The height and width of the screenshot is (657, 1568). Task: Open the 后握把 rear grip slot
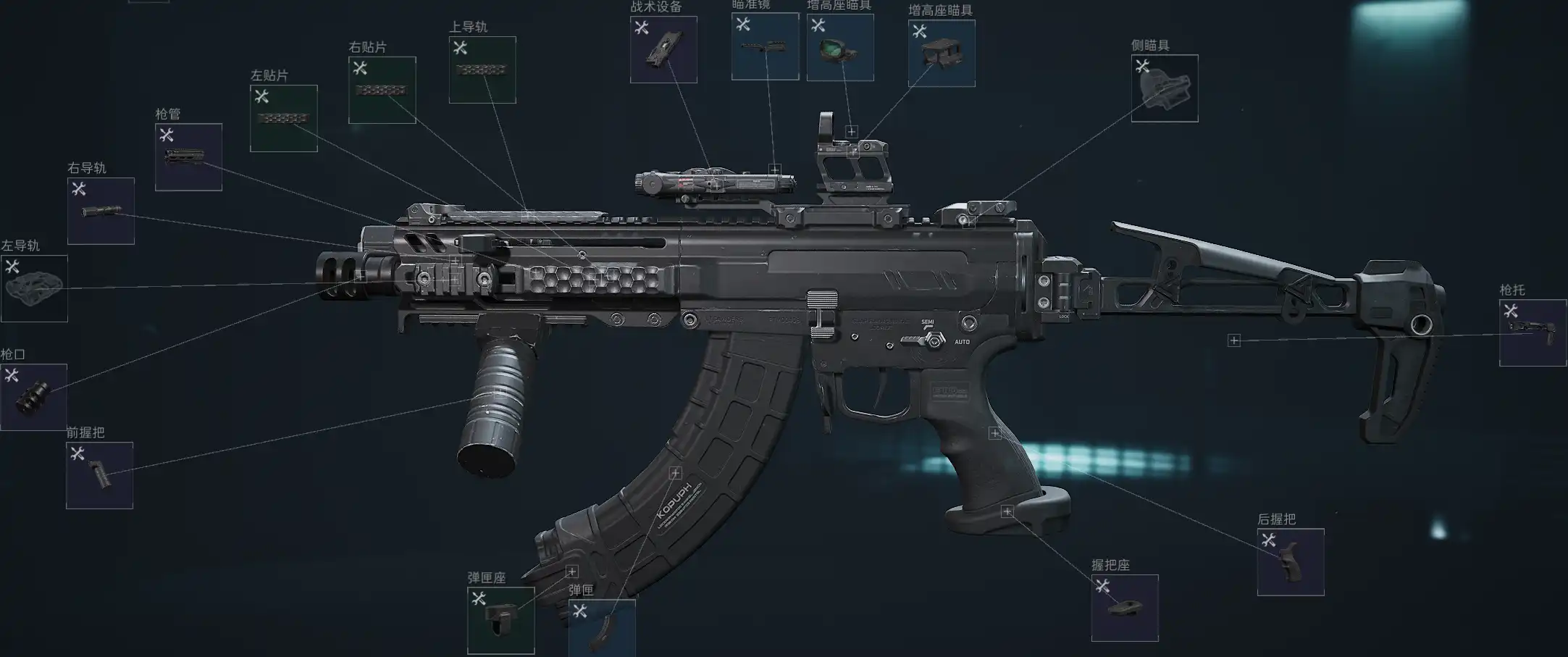[x=1290, y=562]
